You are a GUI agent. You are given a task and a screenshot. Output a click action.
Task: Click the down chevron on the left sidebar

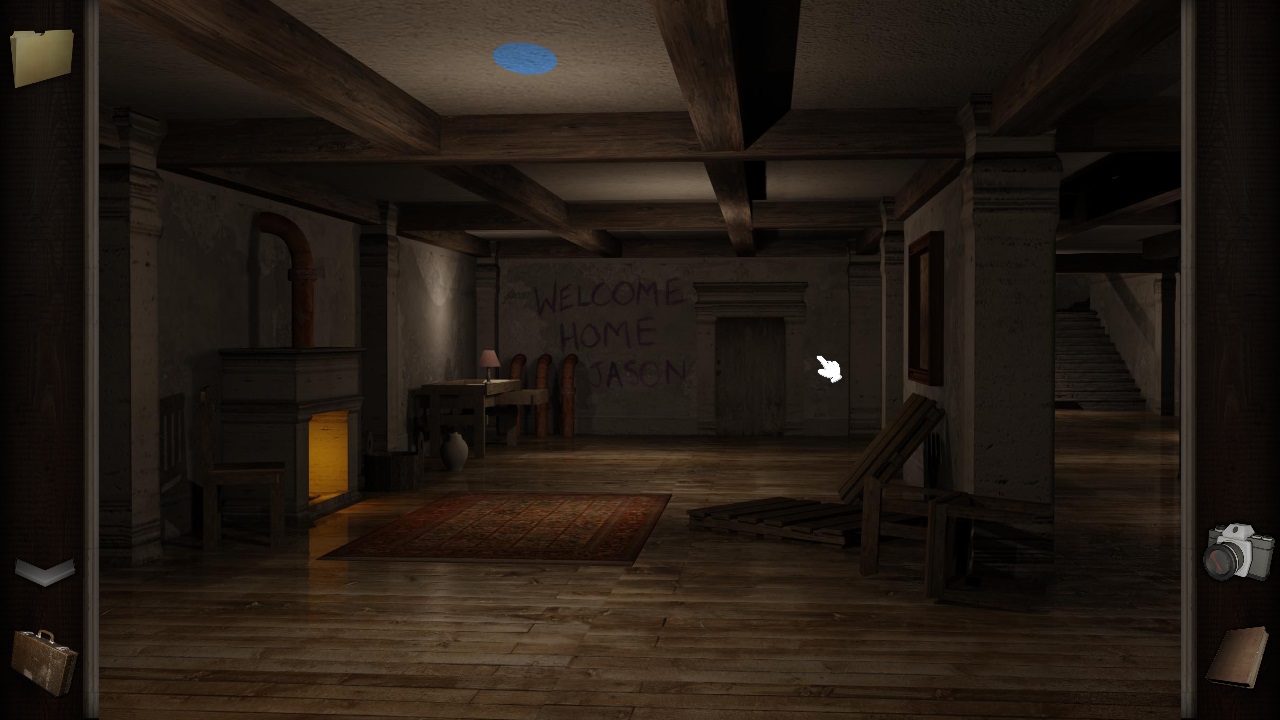[x=44, y=570]
